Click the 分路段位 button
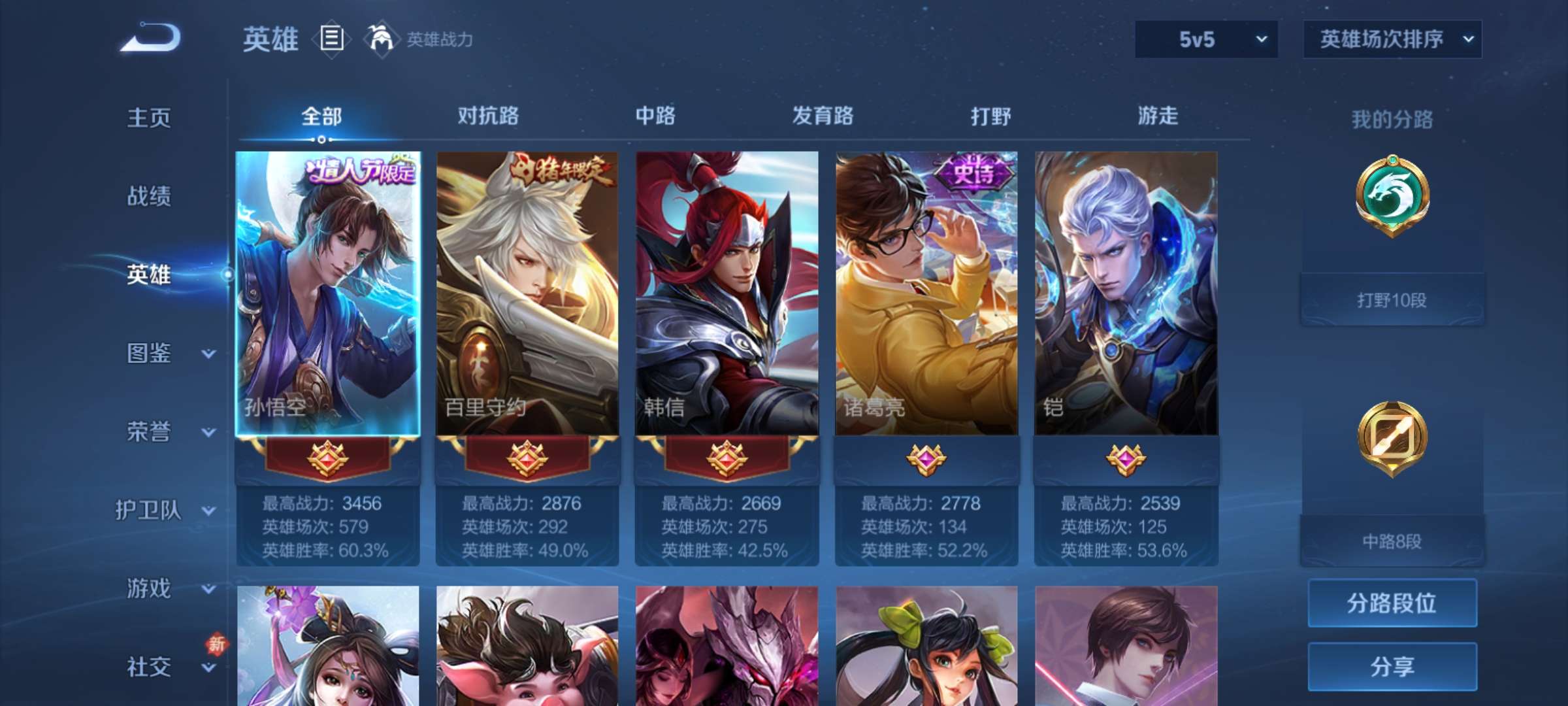This screenshot has width=1568, height=706. click(x=1392, y=603)
